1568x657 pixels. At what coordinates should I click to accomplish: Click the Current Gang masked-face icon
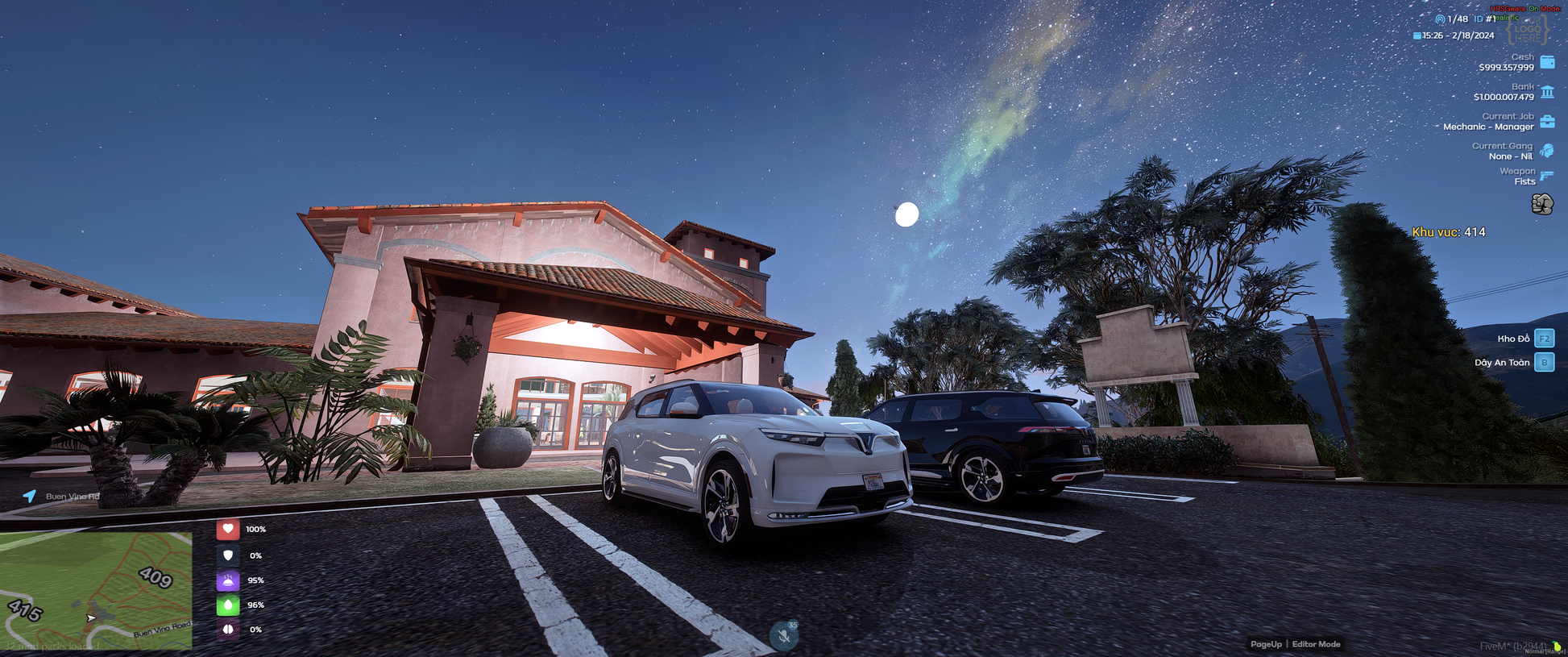point(1547,151)
